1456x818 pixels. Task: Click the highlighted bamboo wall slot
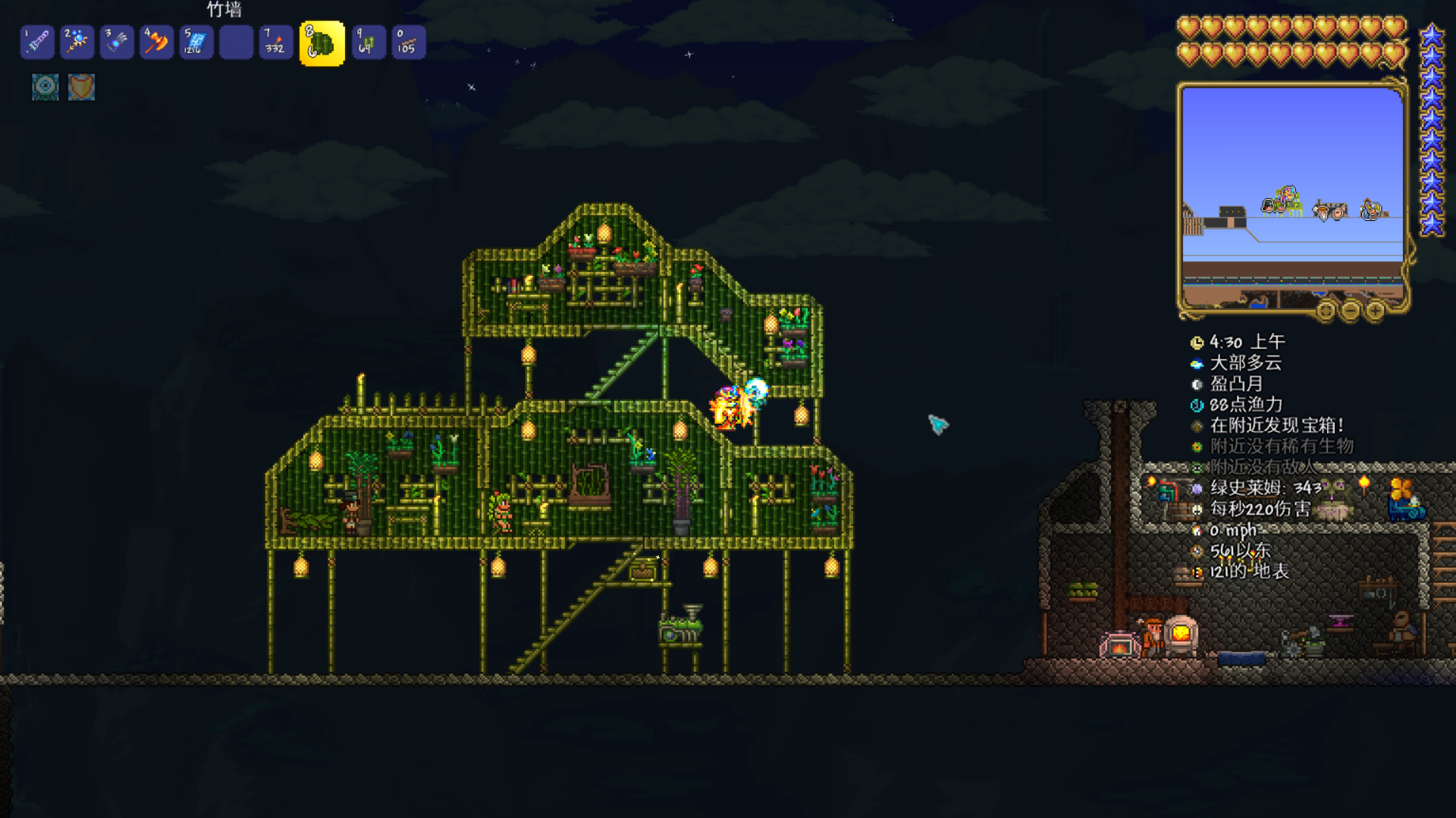tap(322, 43)
